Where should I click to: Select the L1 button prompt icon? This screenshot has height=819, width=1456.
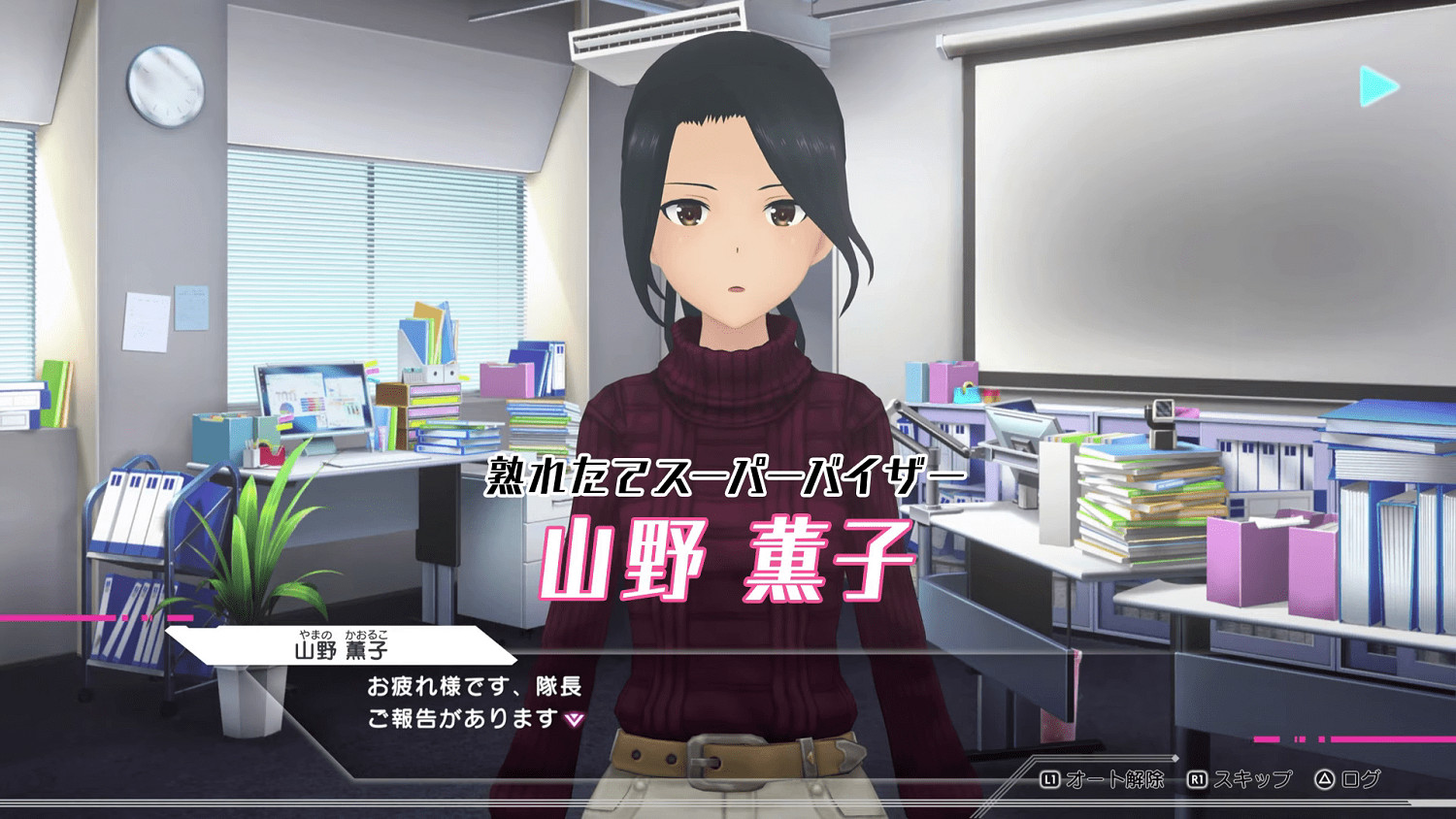(x=1051, y=777)
